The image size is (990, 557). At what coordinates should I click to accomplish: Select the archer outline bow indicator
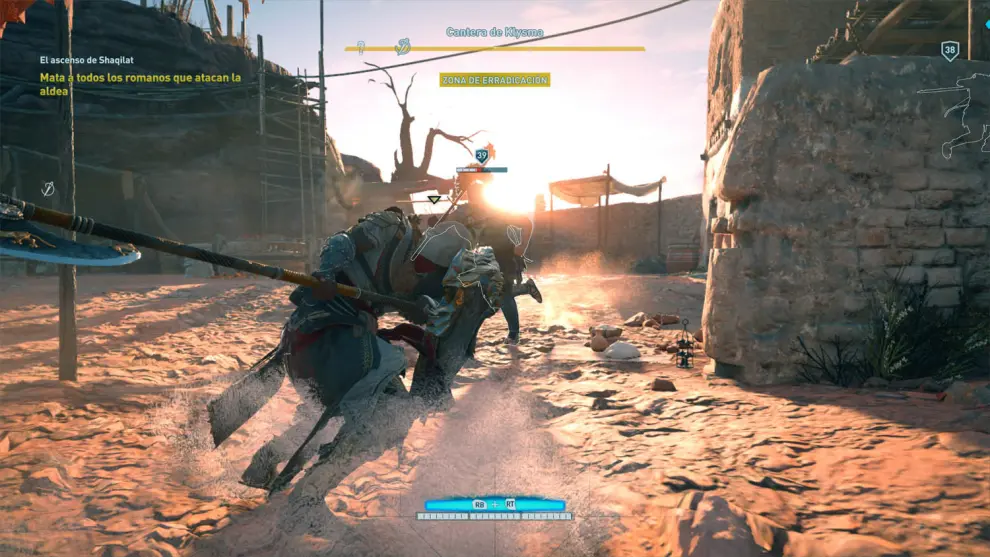[x=955, y=115]
